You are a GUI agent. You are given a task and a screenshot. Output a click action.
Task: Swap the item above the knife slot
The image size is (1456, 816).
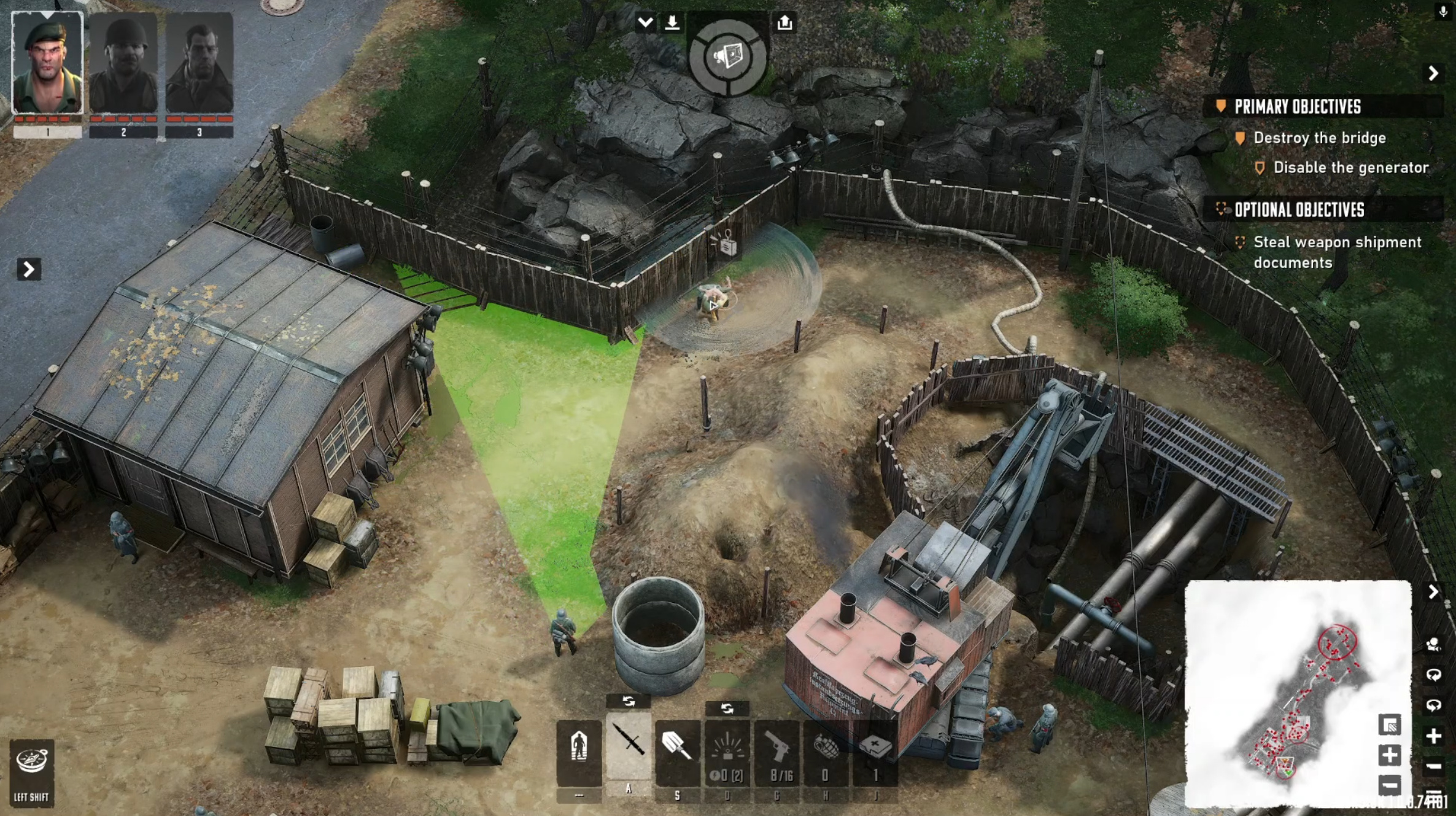(x=628, y=701)
